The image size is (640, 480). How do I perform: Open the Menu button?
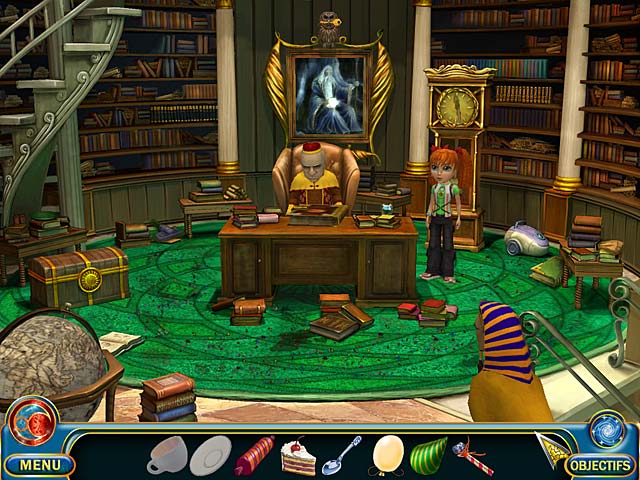coord(39,464)
